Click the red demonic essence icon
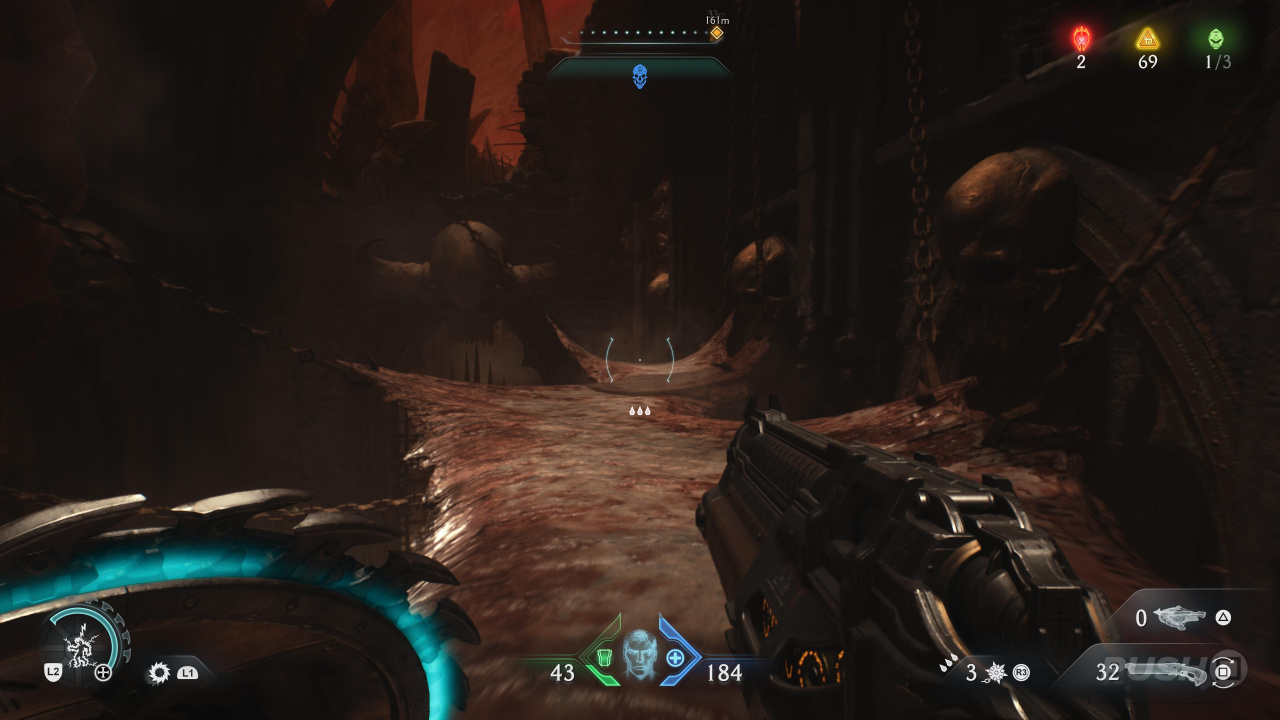 click(x=1082, y=38)
